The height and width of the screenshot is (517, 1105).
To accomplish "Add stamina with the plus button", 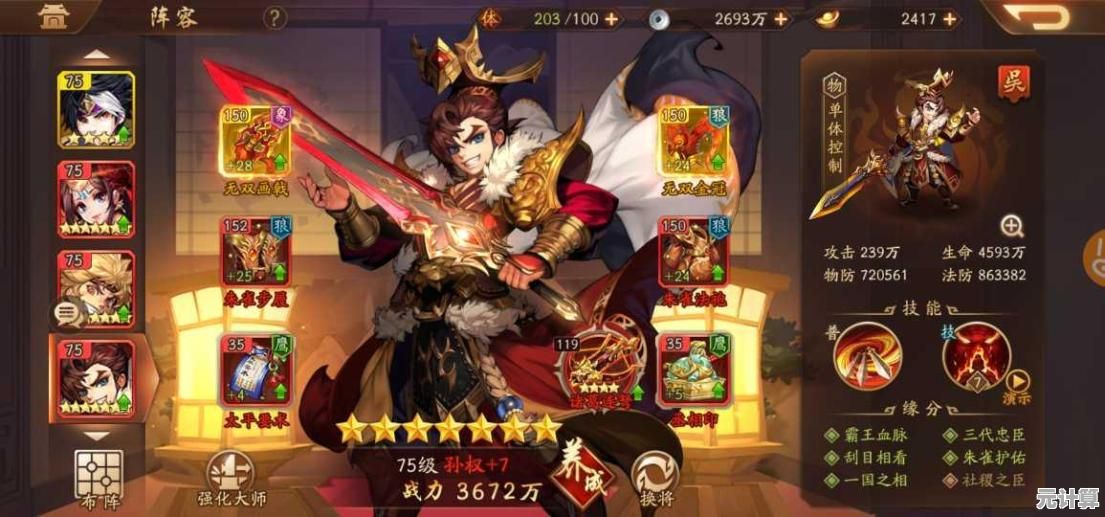I will coord(611,19).
